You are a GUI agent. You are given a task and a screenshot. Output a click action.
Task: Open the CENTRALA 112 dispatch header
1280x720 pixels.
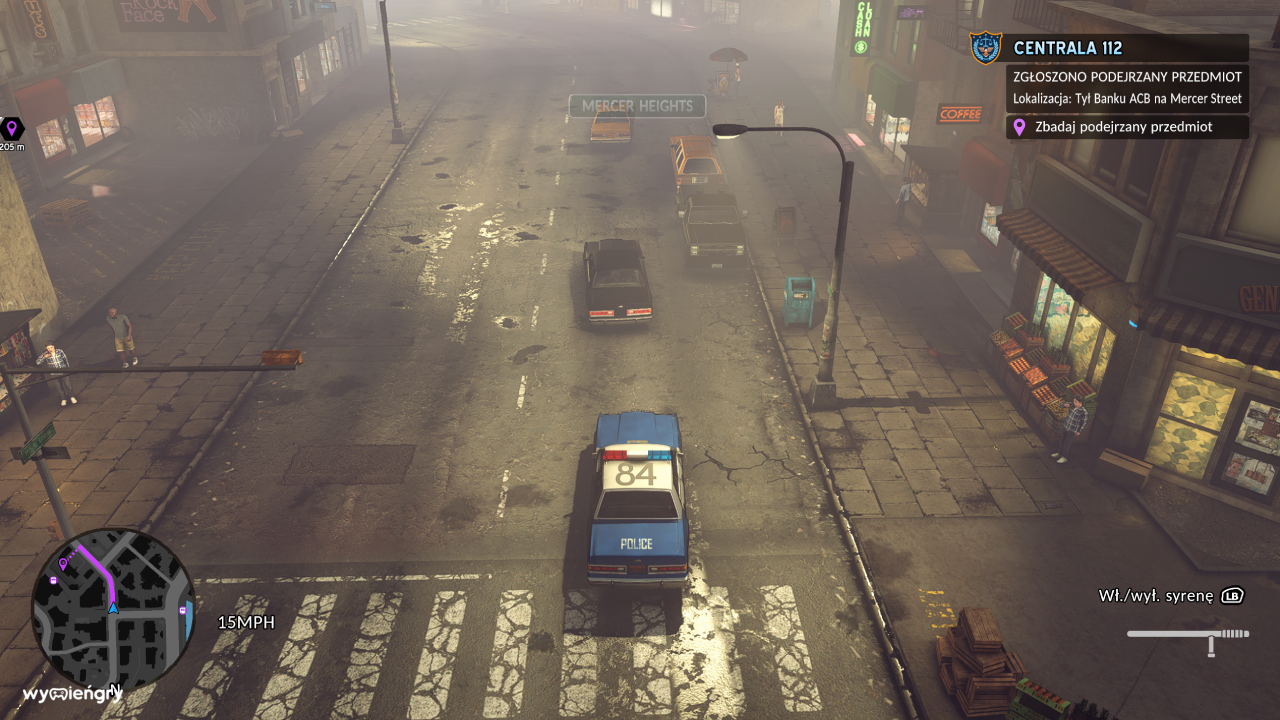tap(1070, 46)
